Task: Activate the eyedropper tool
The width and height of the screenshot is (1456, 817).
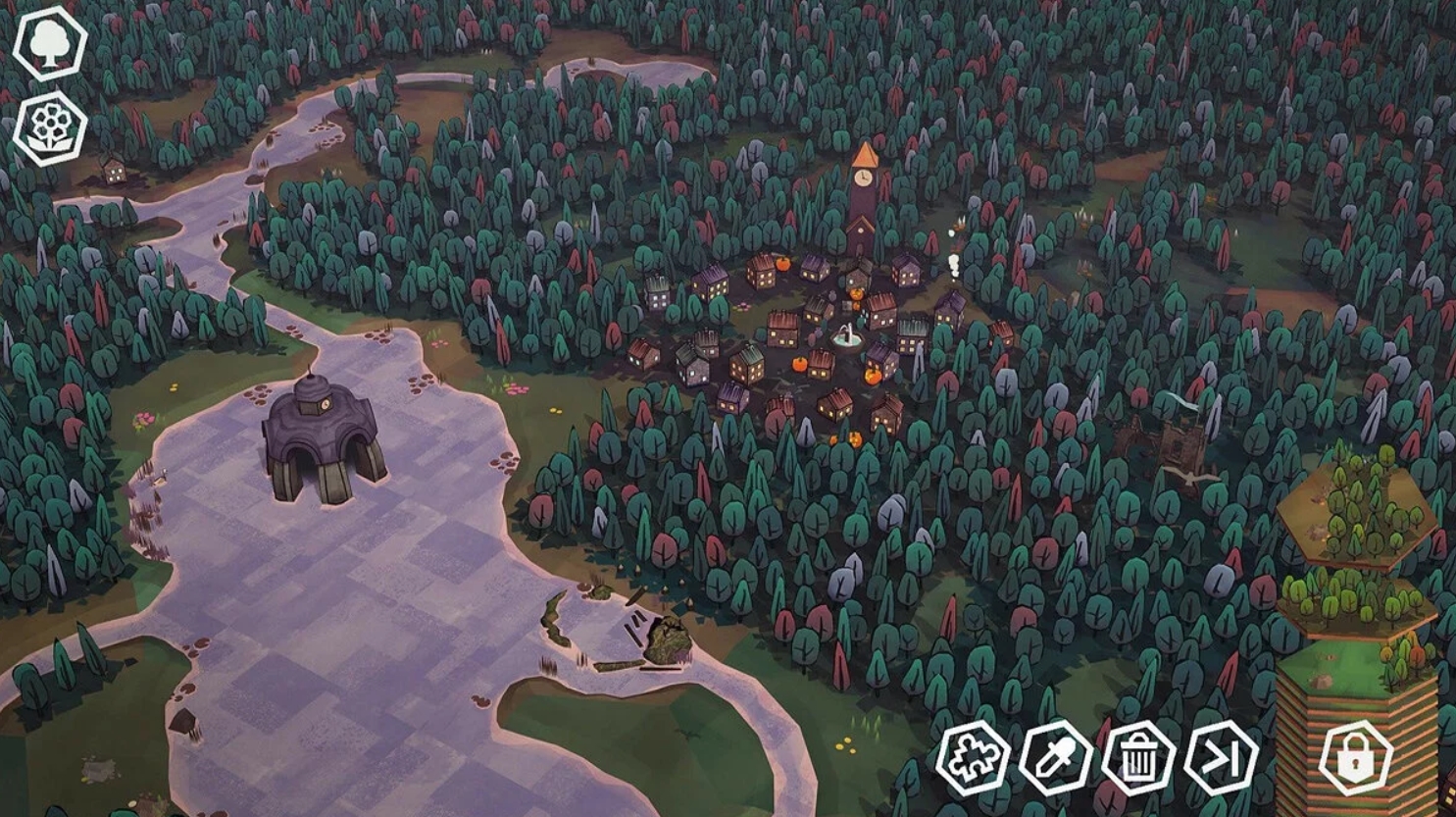Action: pos(1055,757)
